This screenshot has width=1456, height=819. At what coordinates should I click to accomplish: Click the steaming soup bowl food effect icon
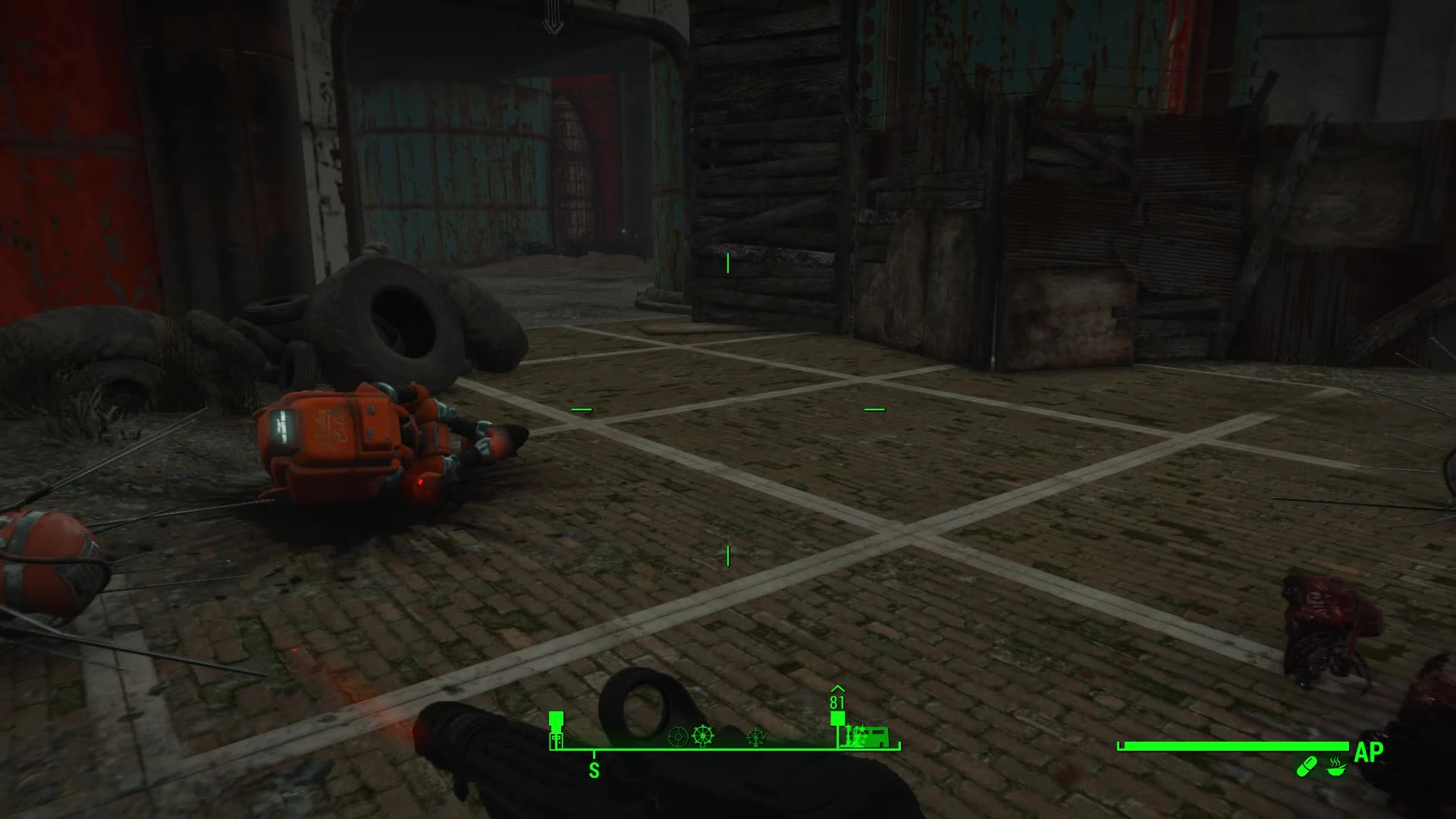(x=1335, y=768)
